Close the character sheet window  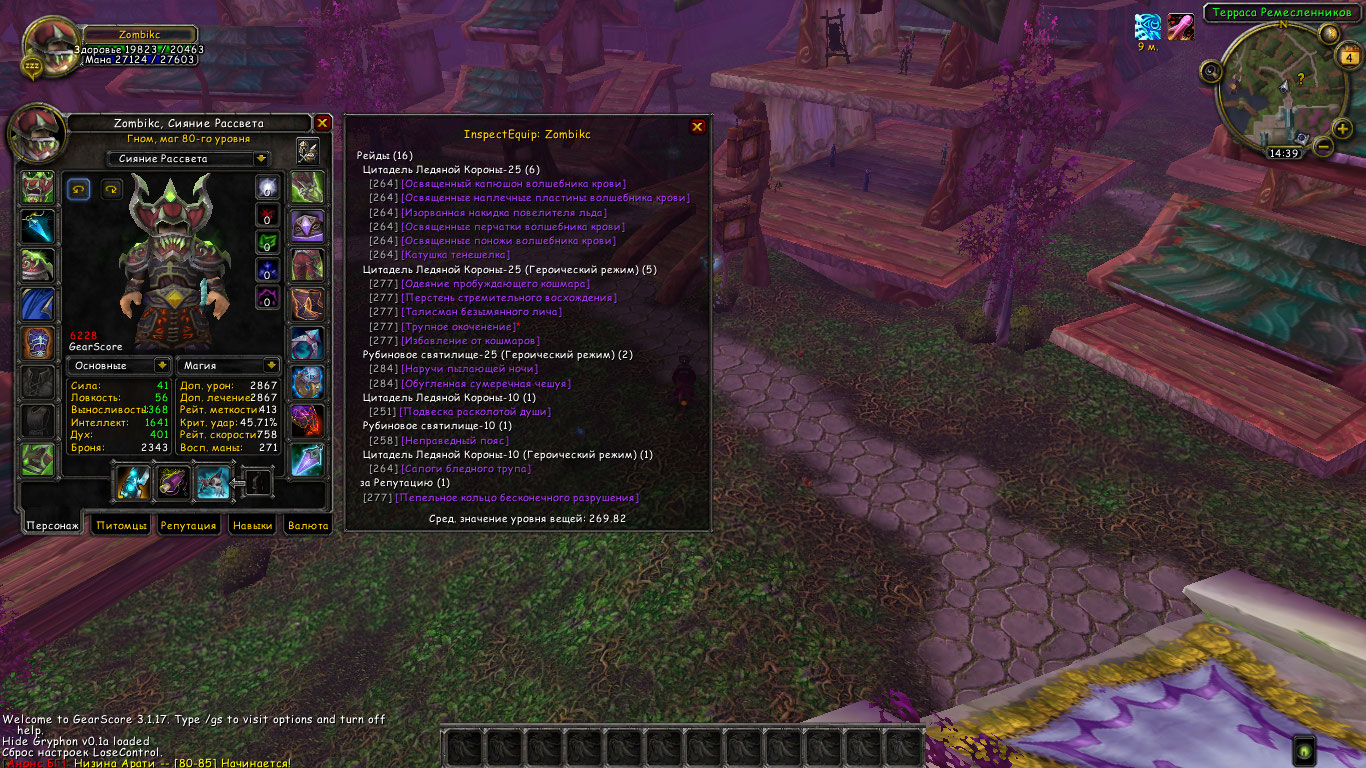click(x=322, y=123)
